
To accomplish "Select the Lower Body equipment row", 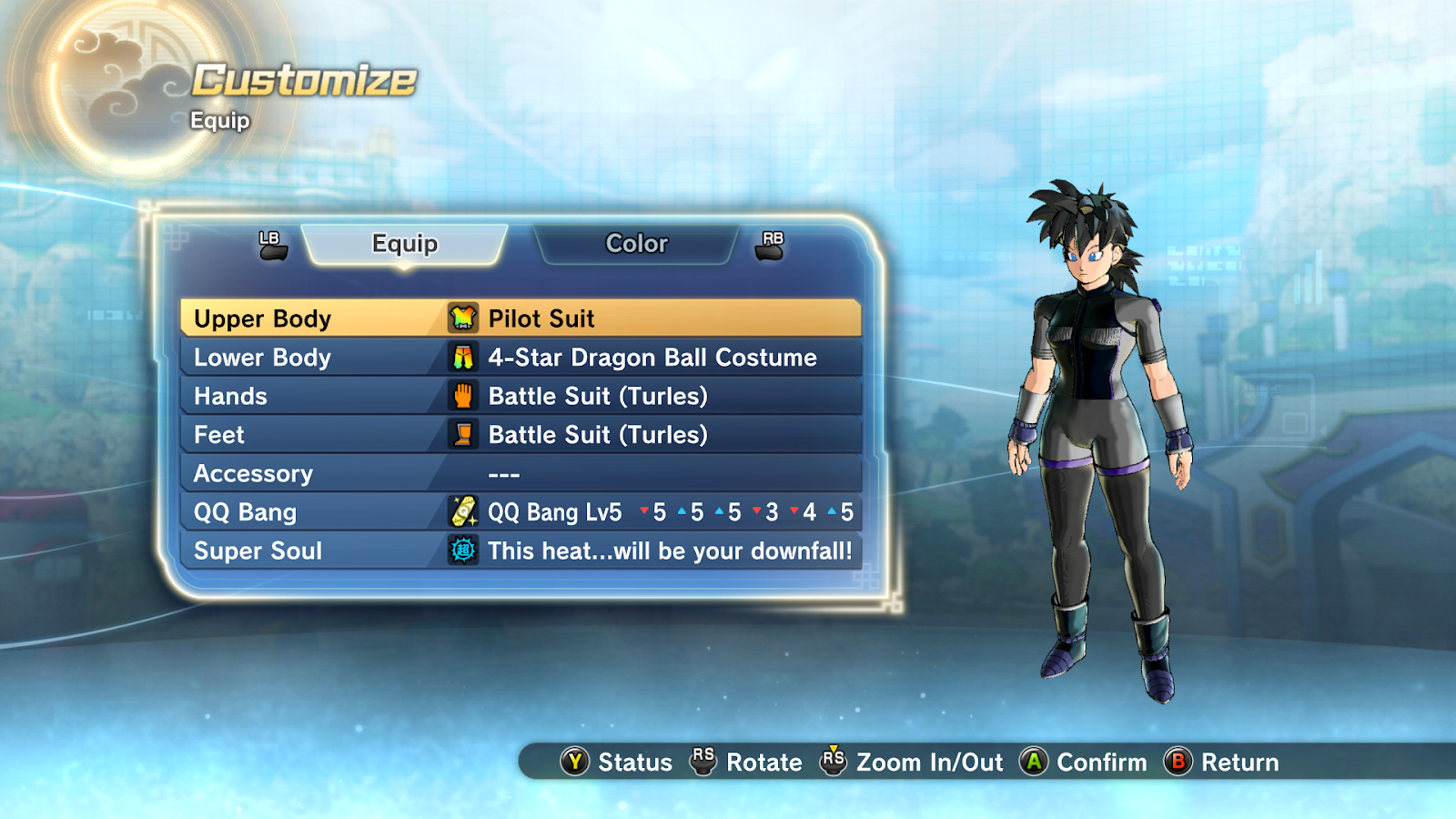I will (x=521, y=358).
